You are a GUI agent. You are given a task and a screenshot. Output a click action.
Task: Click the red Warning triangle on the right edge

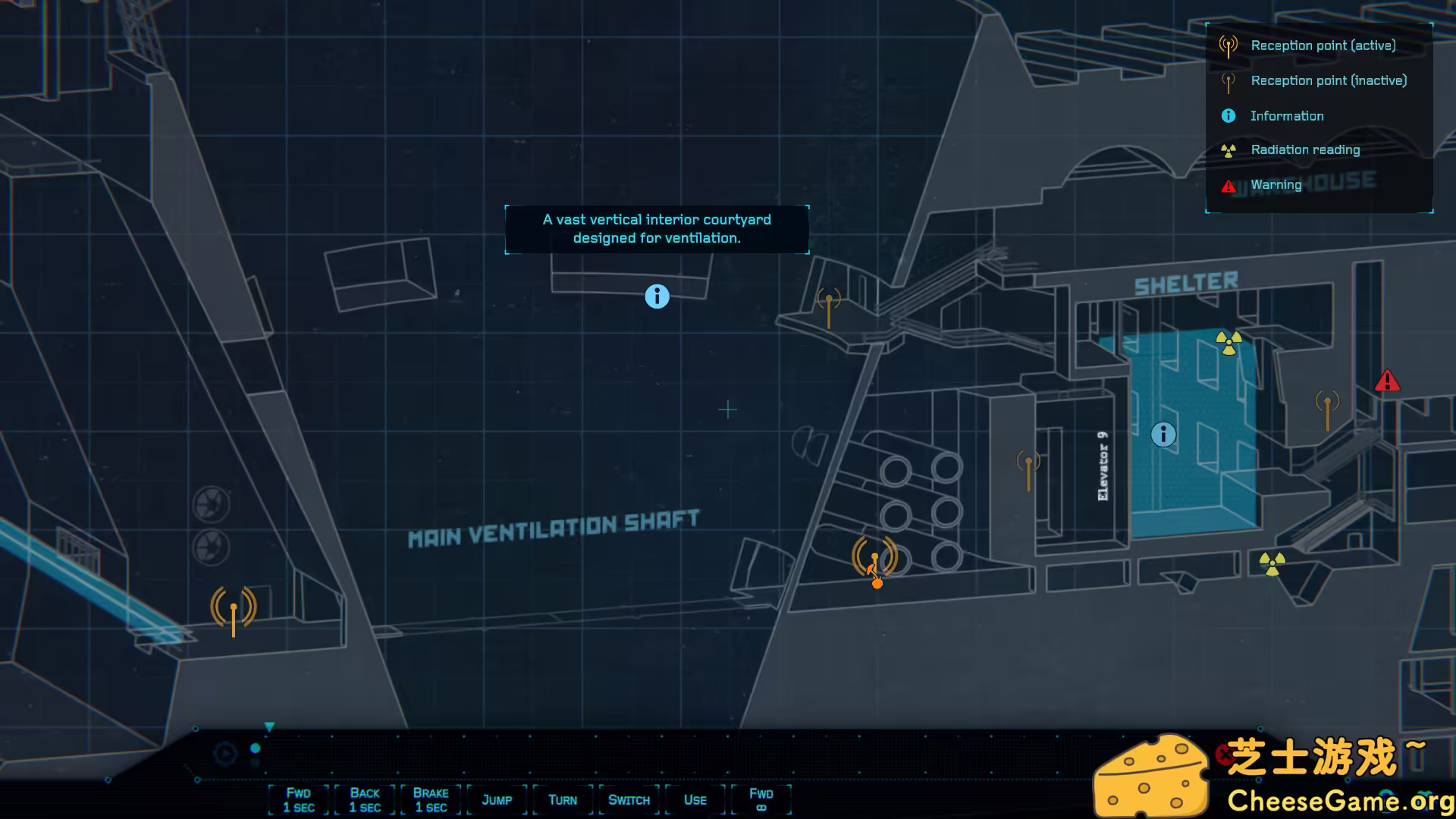1388,381
